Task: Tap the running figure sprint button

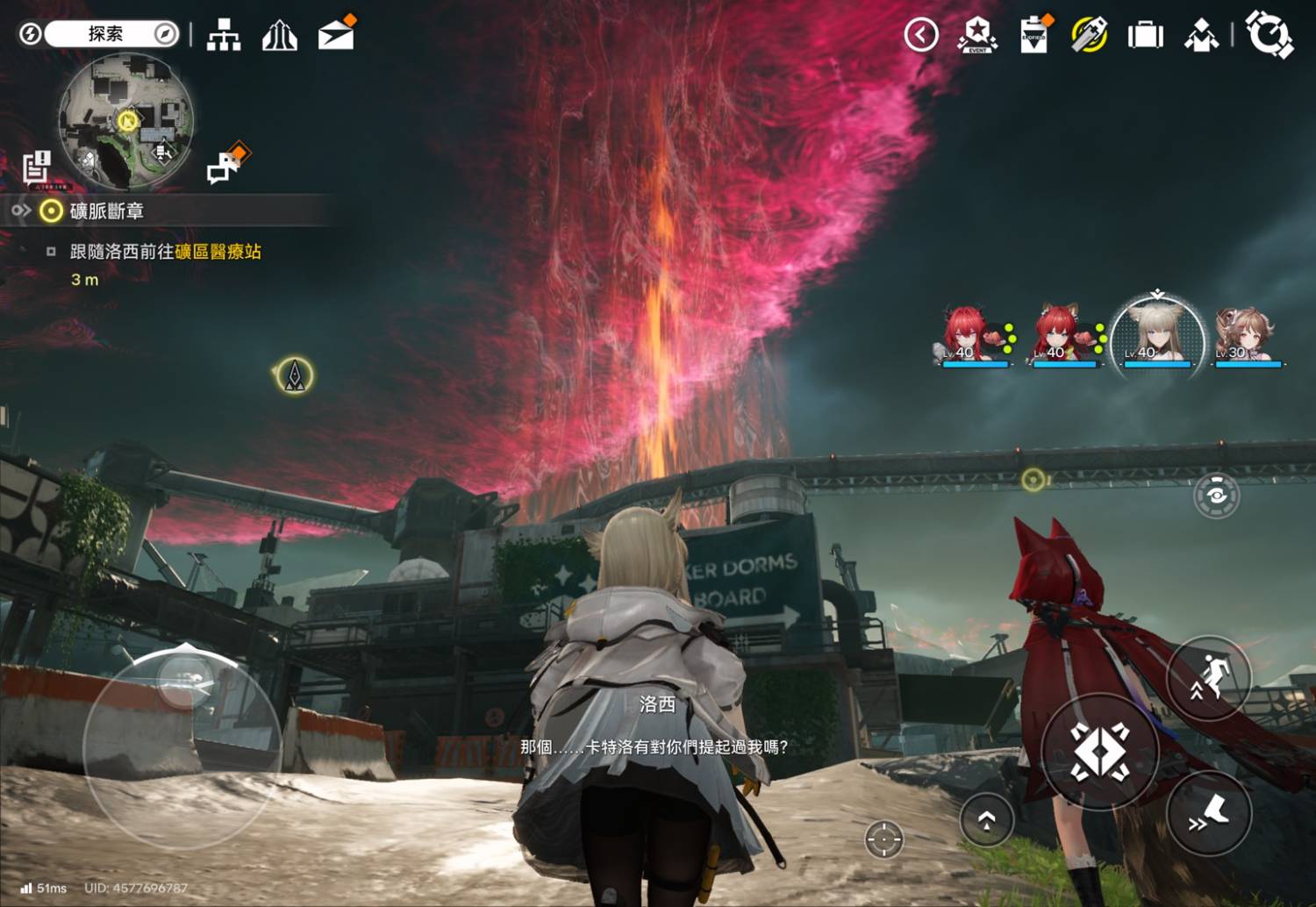Action: [1209, 678]
